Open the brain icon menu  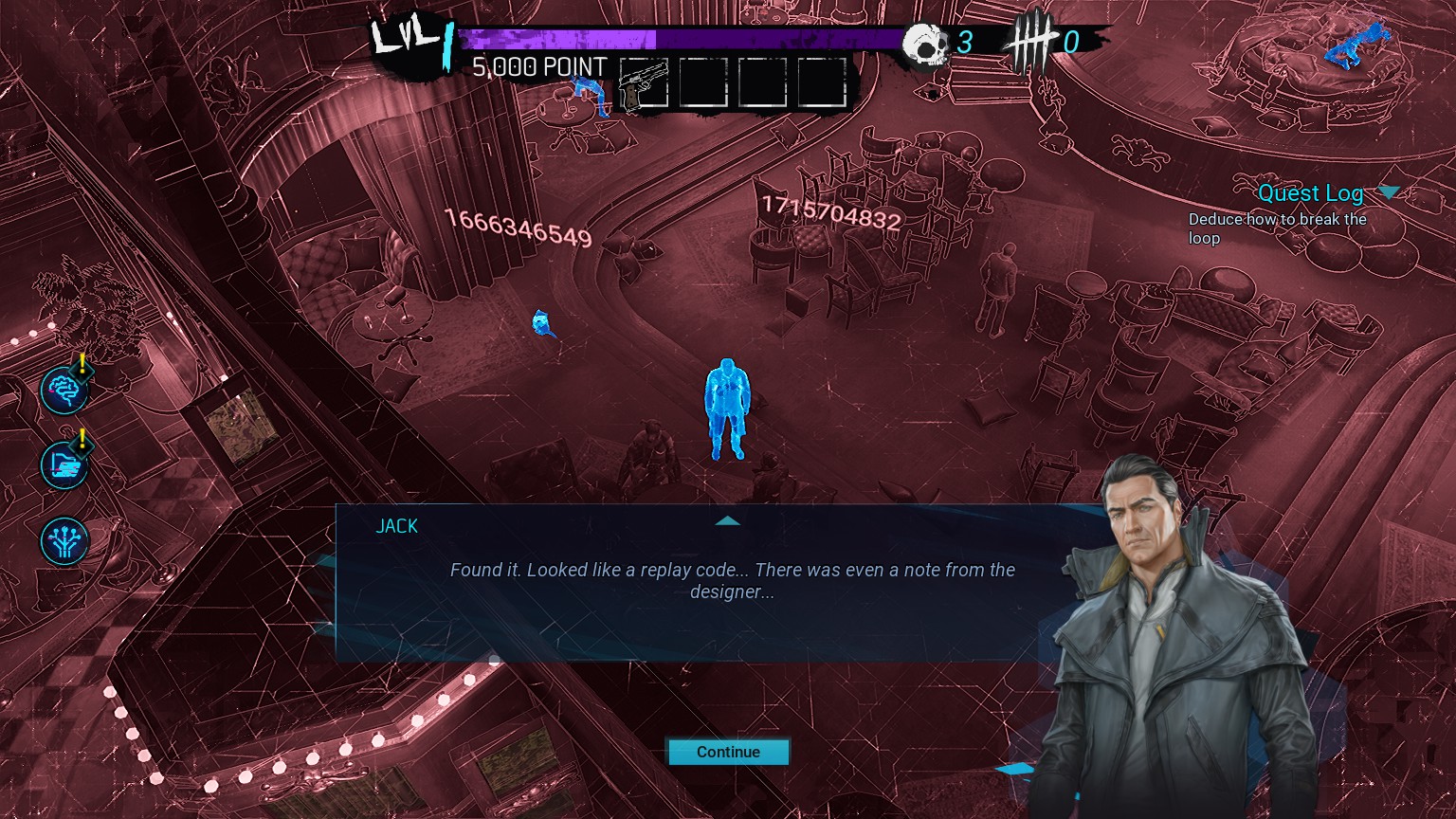point(64,391)
